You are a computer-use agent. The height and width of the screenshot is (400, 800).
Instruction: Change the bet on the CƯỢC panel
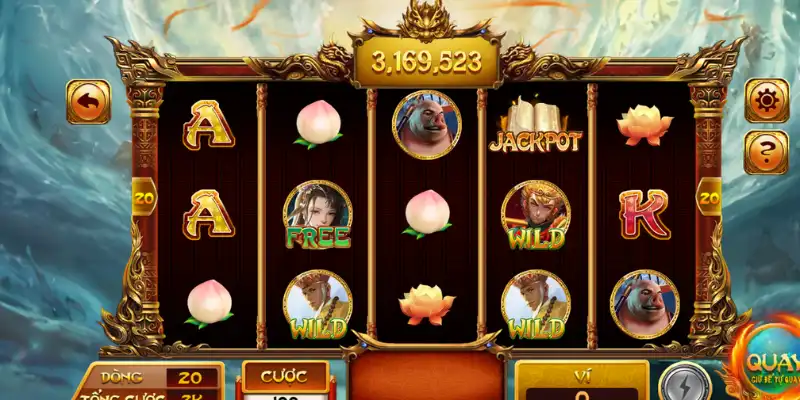[285, 380]
